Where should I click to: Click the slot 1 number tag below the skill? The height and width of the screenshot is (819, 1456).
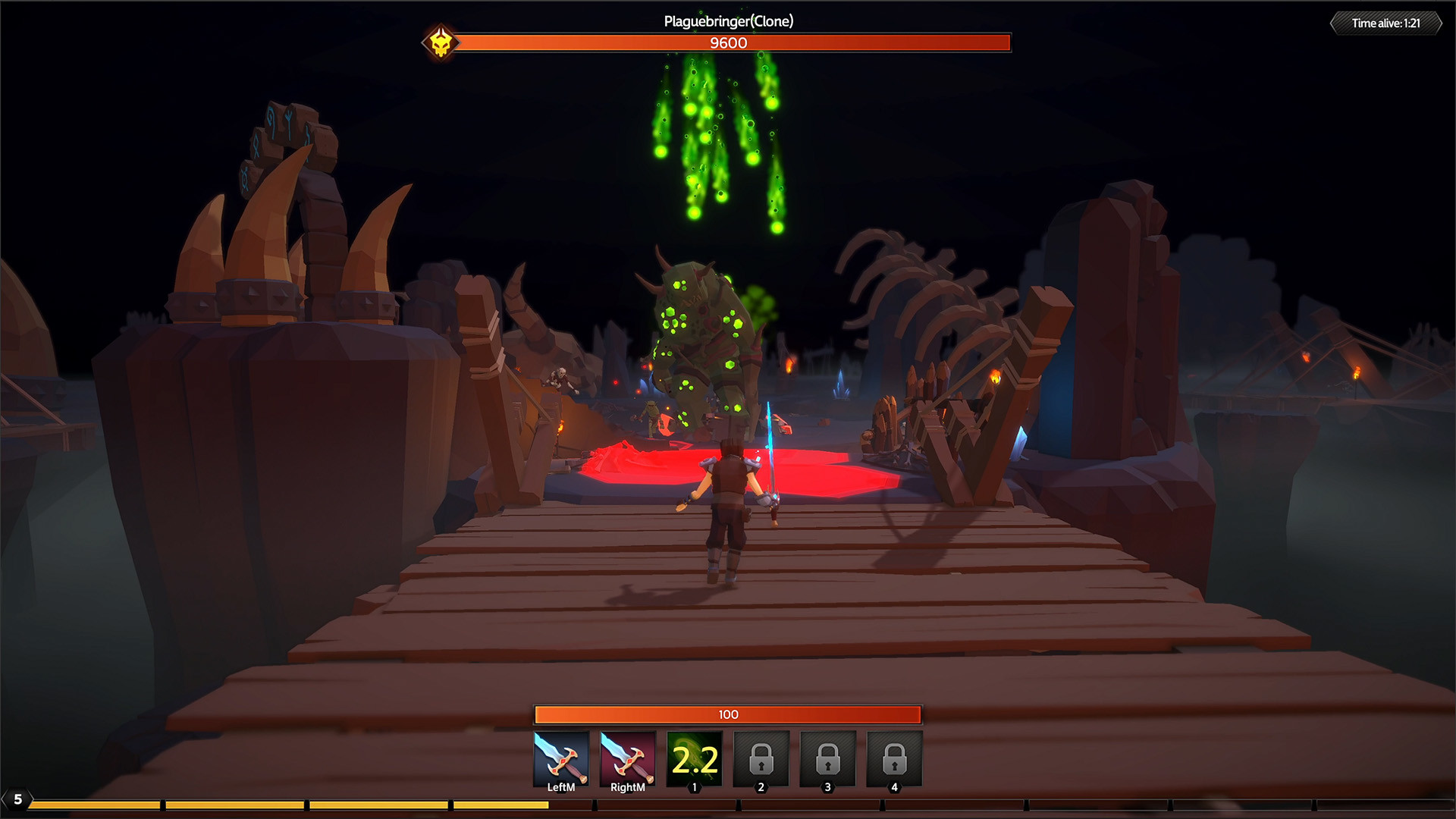(x=694, y=786)
